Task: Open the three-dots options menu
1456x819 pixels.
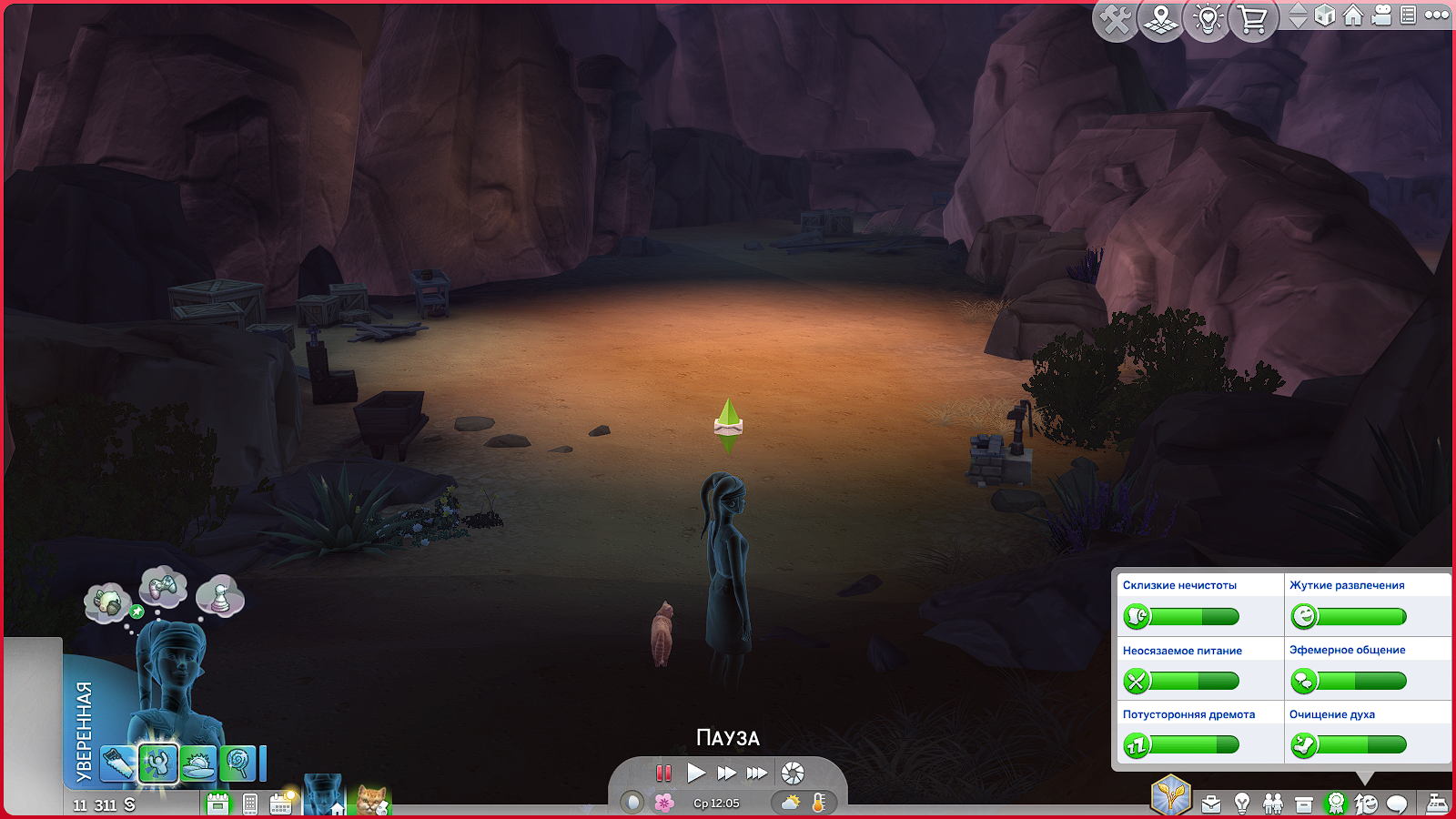Action: (x=1437, y=15)
